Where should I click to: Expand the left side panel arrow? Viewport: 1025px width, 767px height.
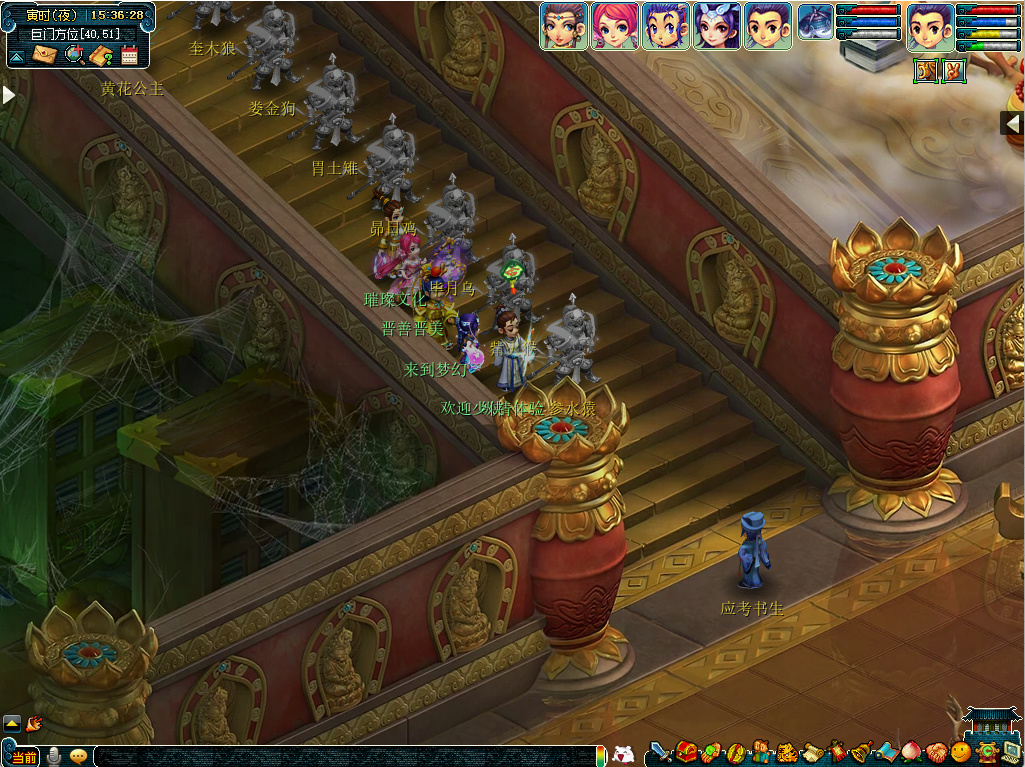coord(8,95)
